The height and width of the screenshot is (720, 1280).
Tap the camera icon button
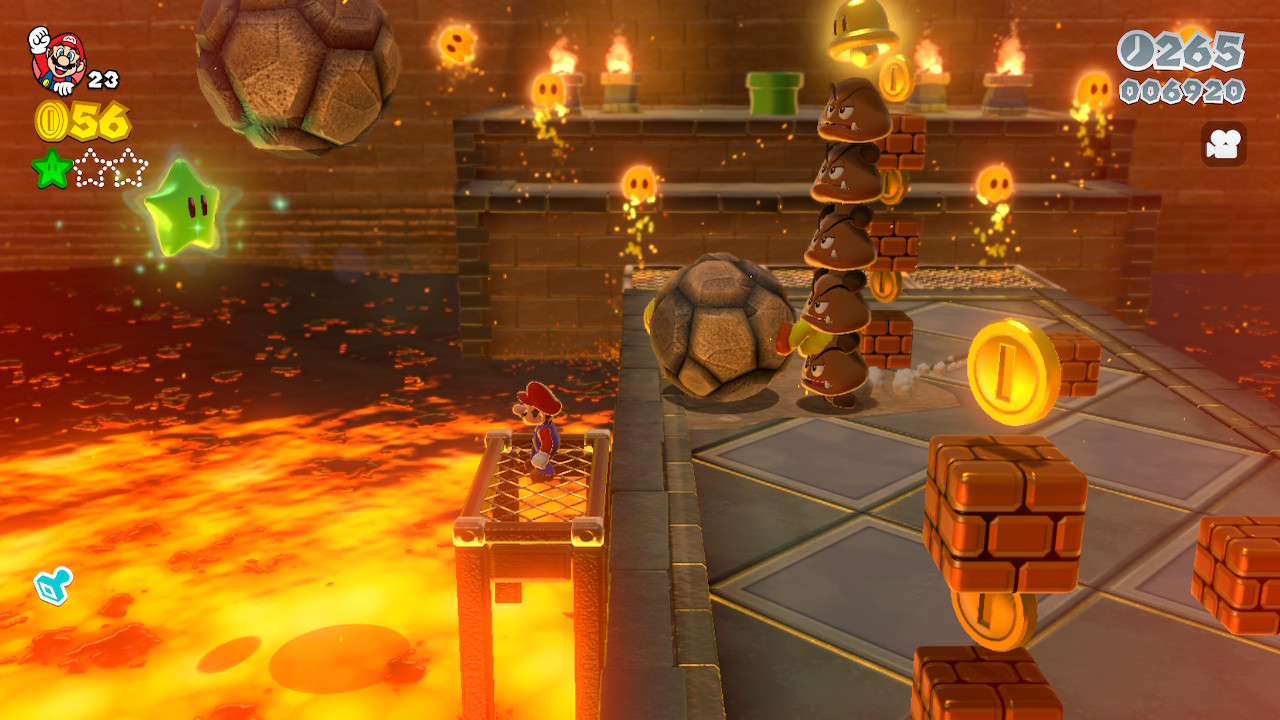pyautogui.click(x=1223, y=144)
